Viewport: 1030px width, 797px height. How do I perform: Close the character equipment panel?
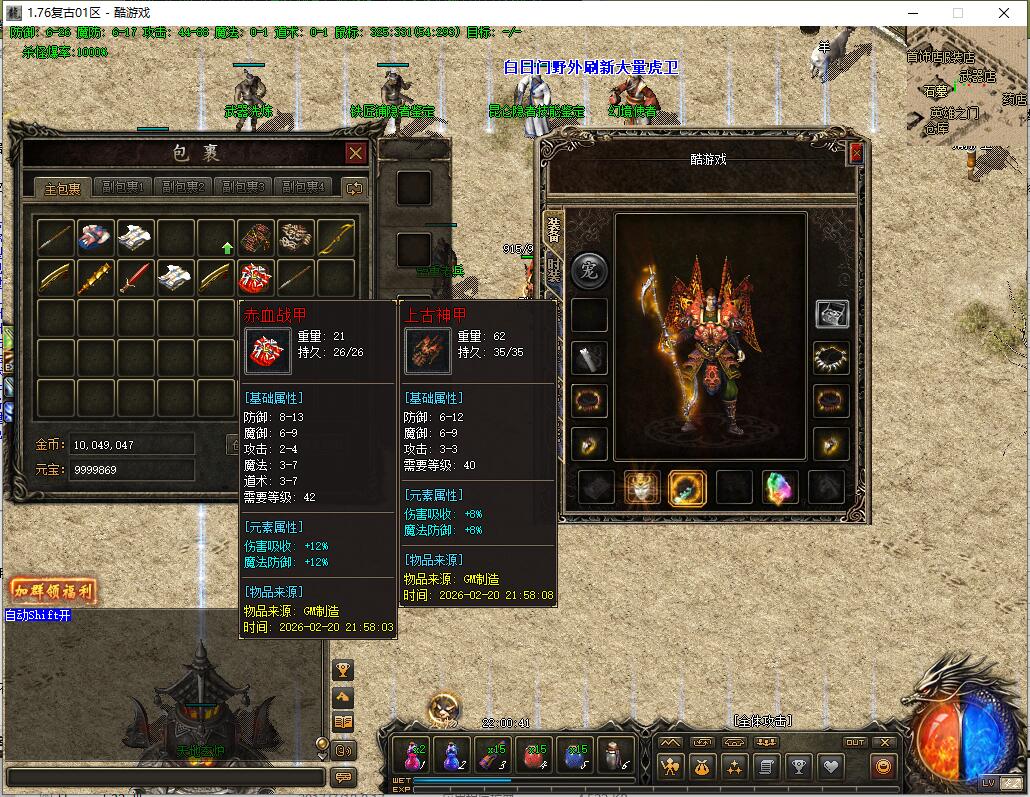(855, 154)
